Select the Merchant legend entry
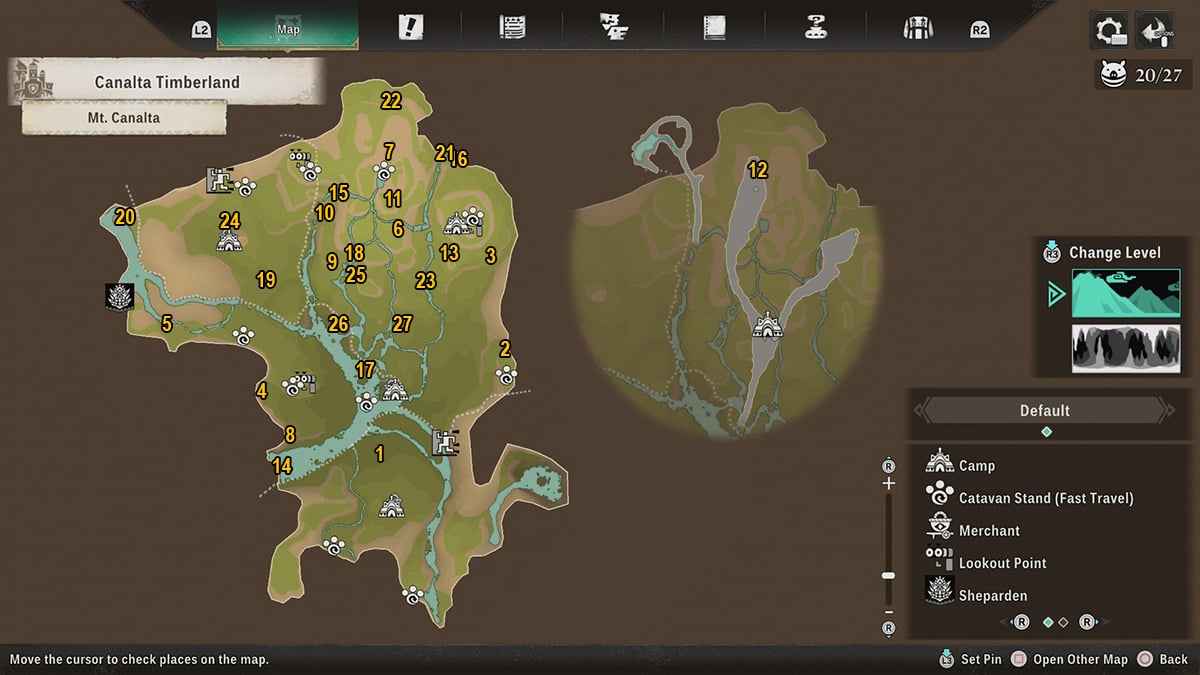1200x675 pixels. (x=989, y=530)
